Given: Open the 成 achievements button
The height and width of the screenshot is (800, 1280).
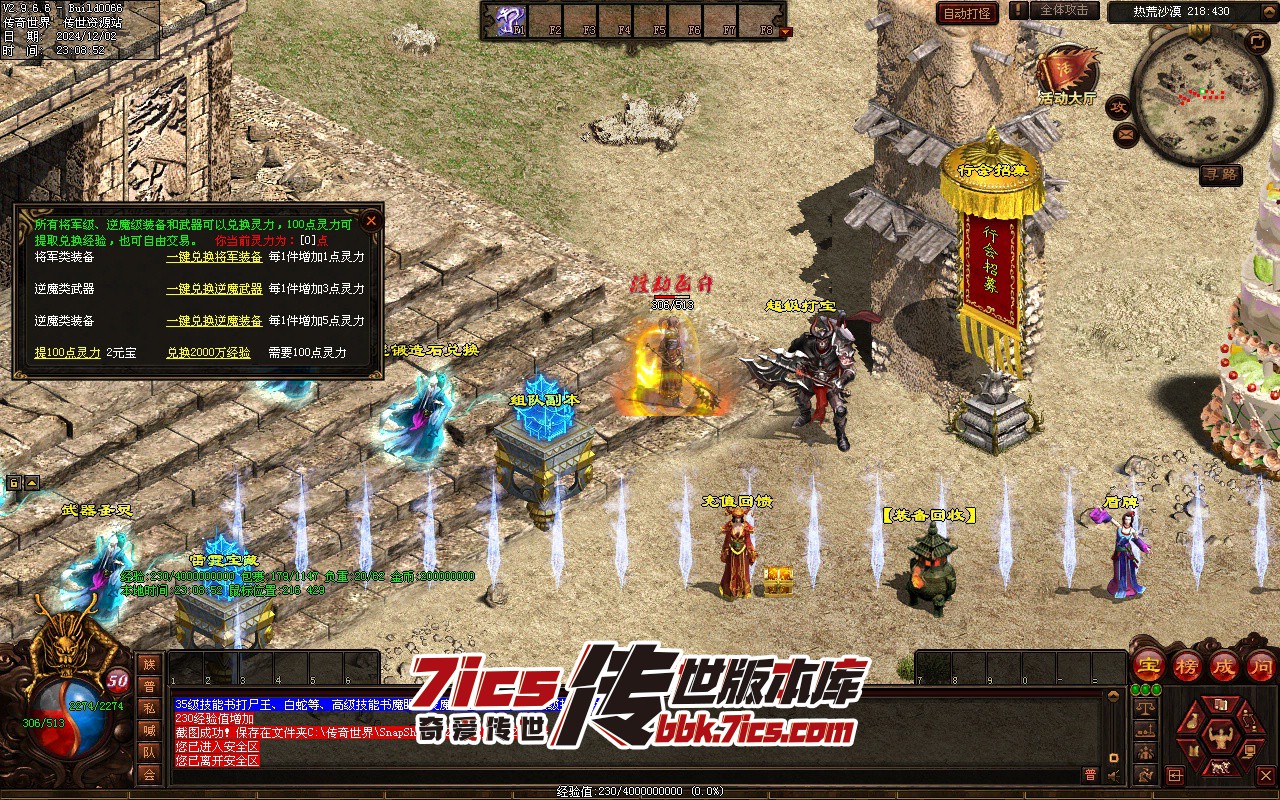Looking at the screenshot, I should 1224,664.
